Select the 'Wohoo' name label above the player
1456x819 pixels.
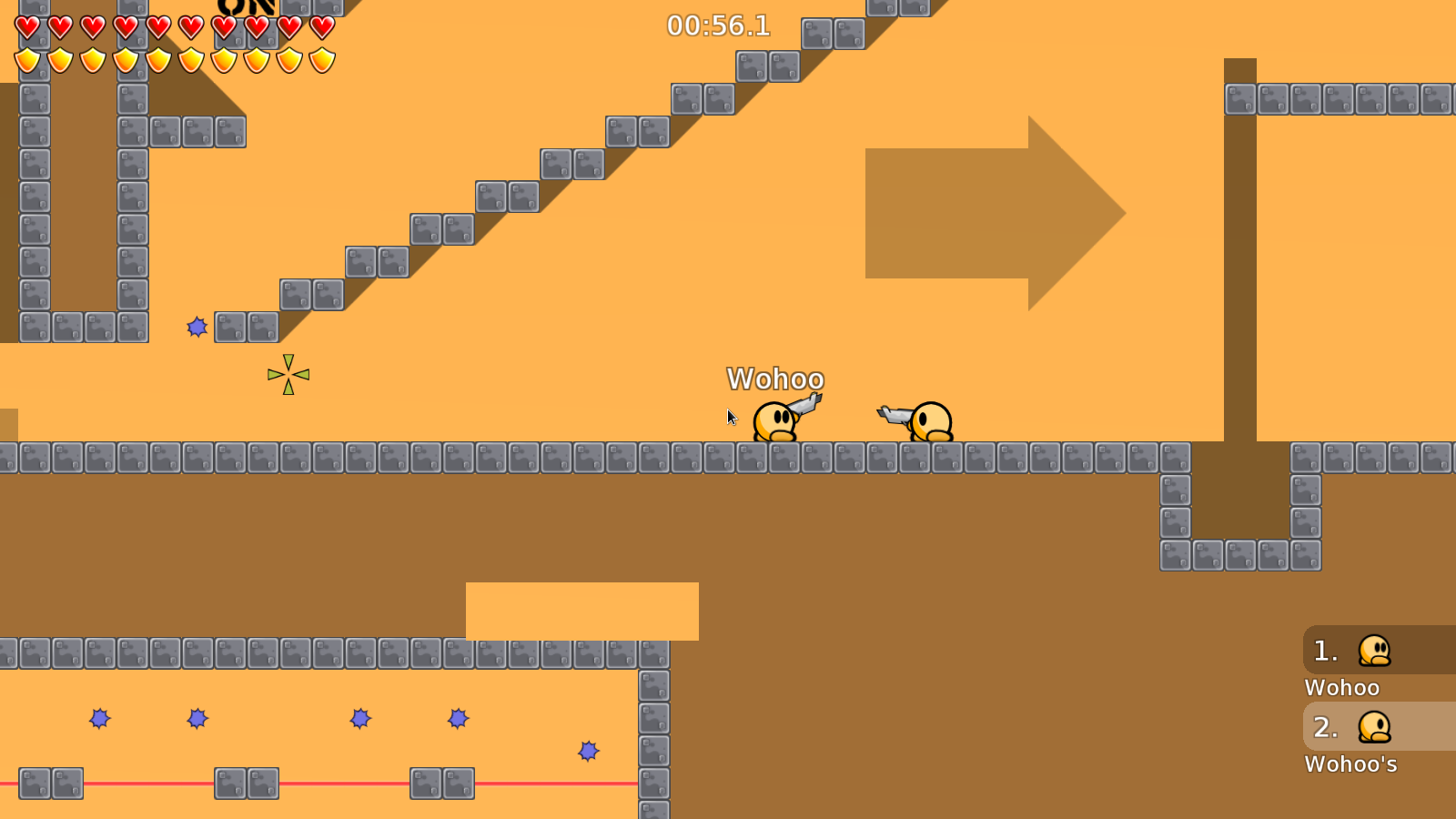(x=775, y=379)
